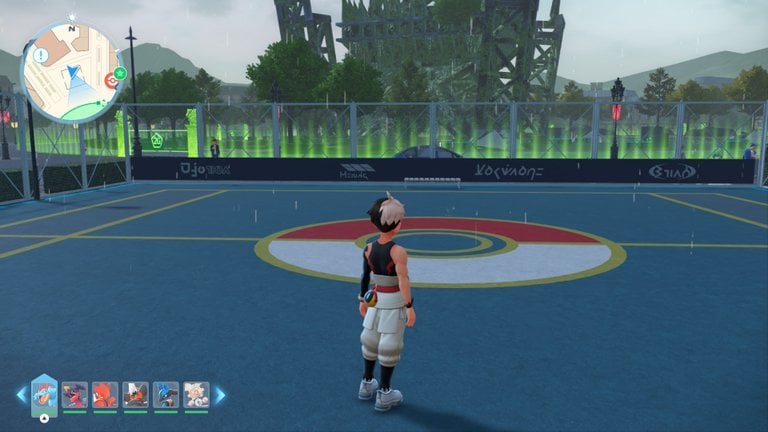Click the red Poké Ball marker on minimap
Viewport: 768px width, 432px height.
(x=110, y=80)
